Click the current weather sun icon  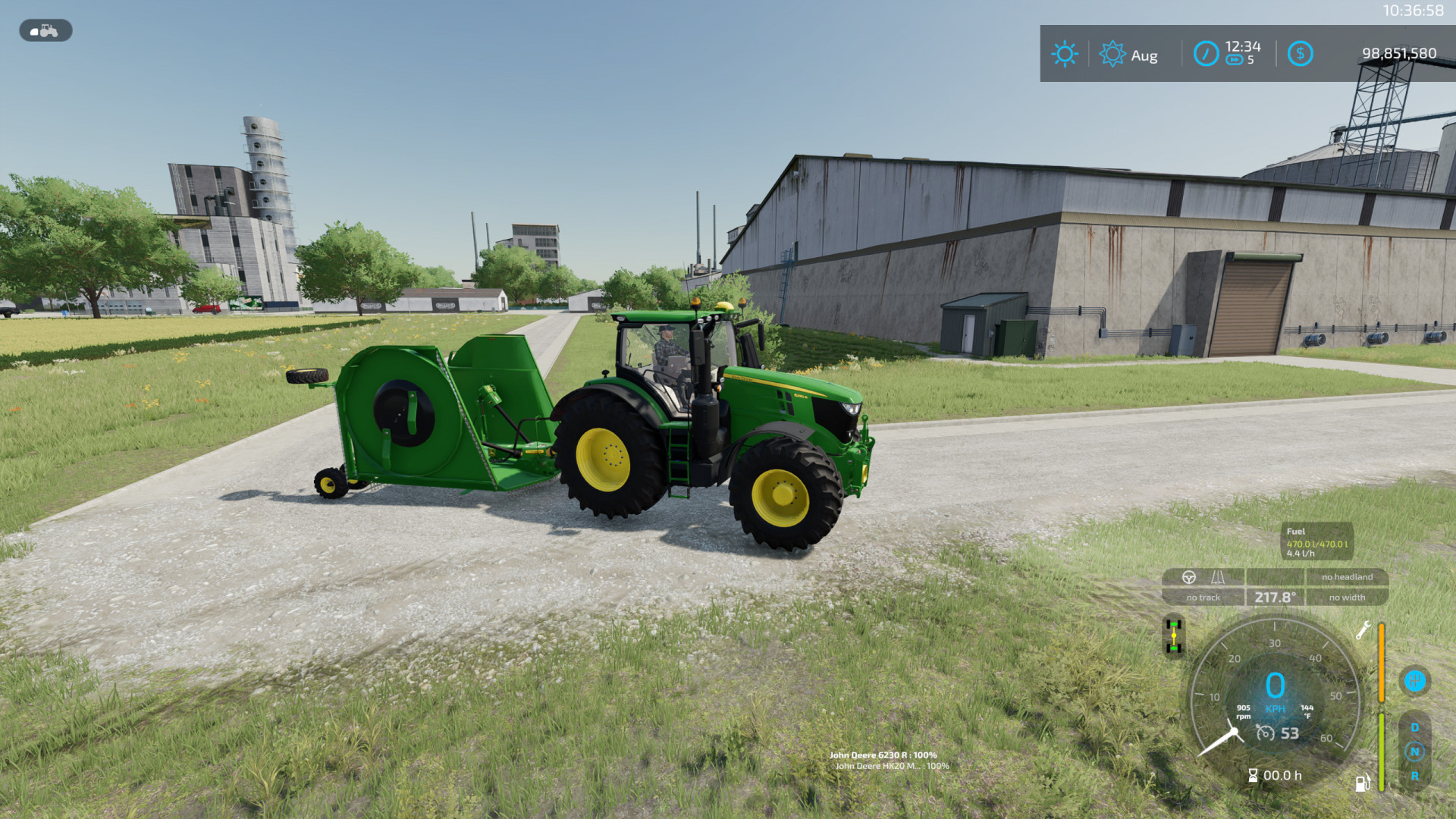pyautogui.click(x=1066, y=54)
